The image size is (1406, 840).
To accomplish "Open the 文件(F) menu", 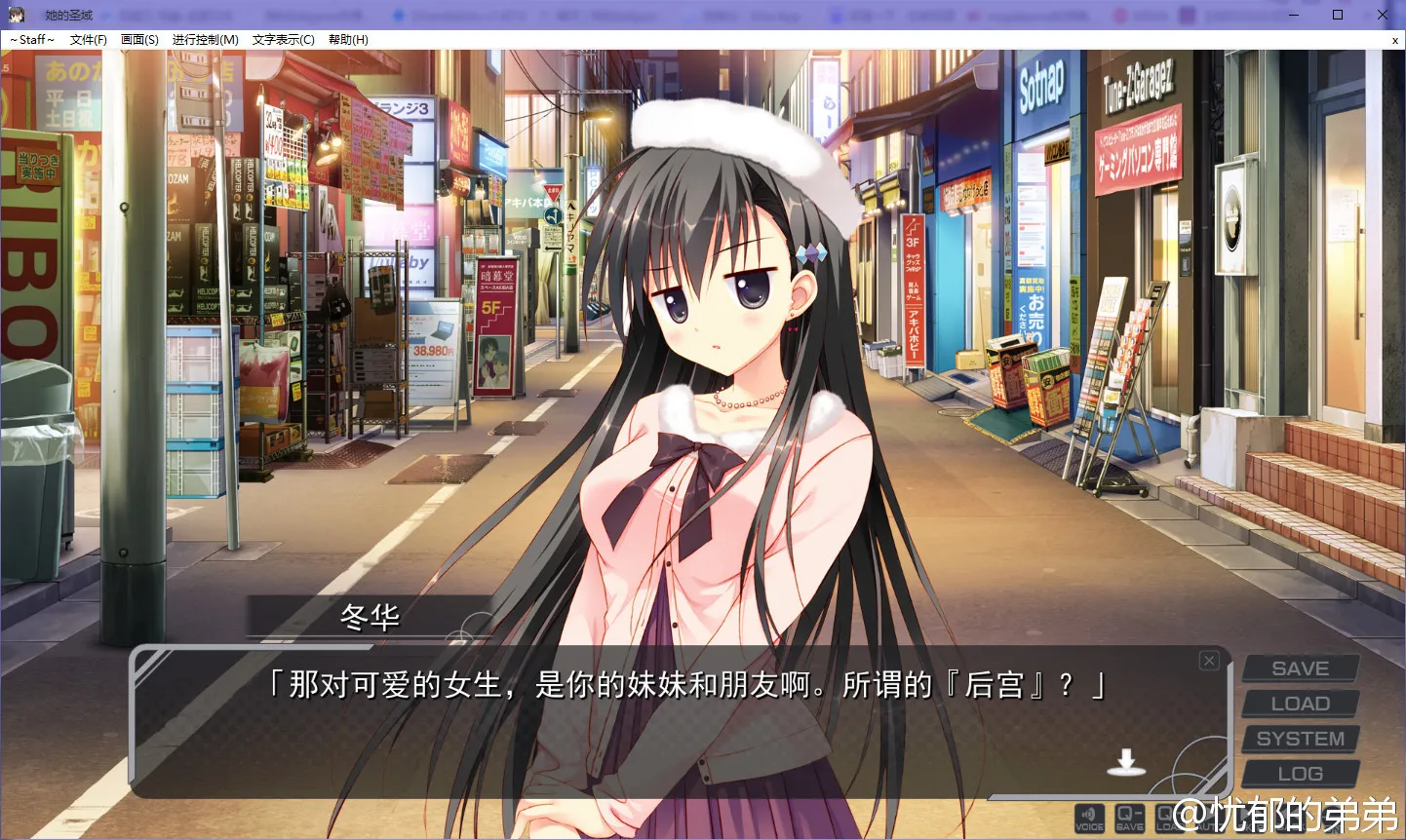I will pos(89,40).
